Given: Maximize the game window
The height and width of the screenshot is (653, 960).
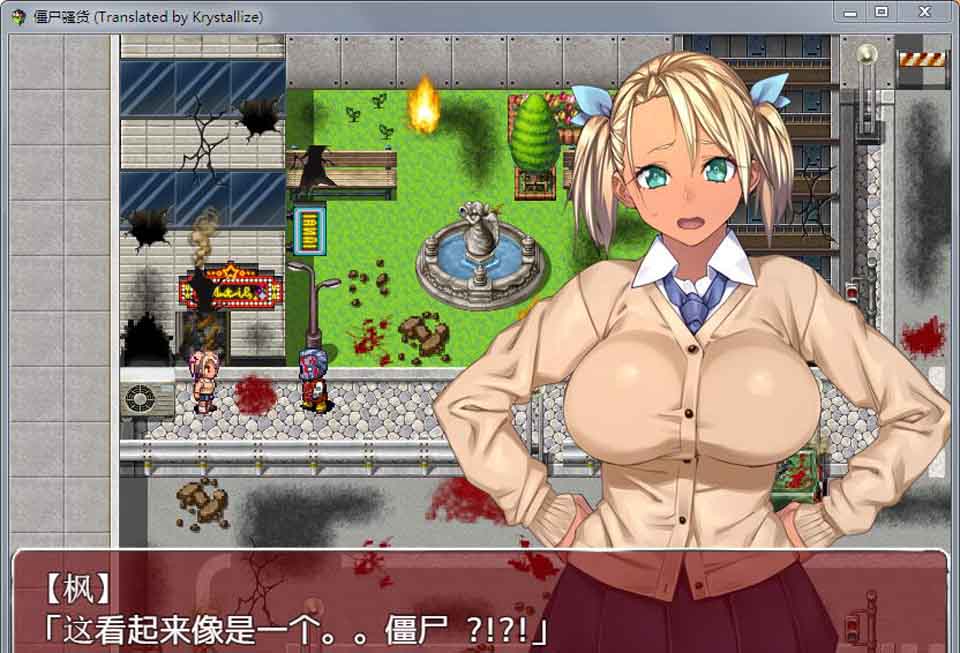Looking at the screenshot, I should [x=881, y=12].
